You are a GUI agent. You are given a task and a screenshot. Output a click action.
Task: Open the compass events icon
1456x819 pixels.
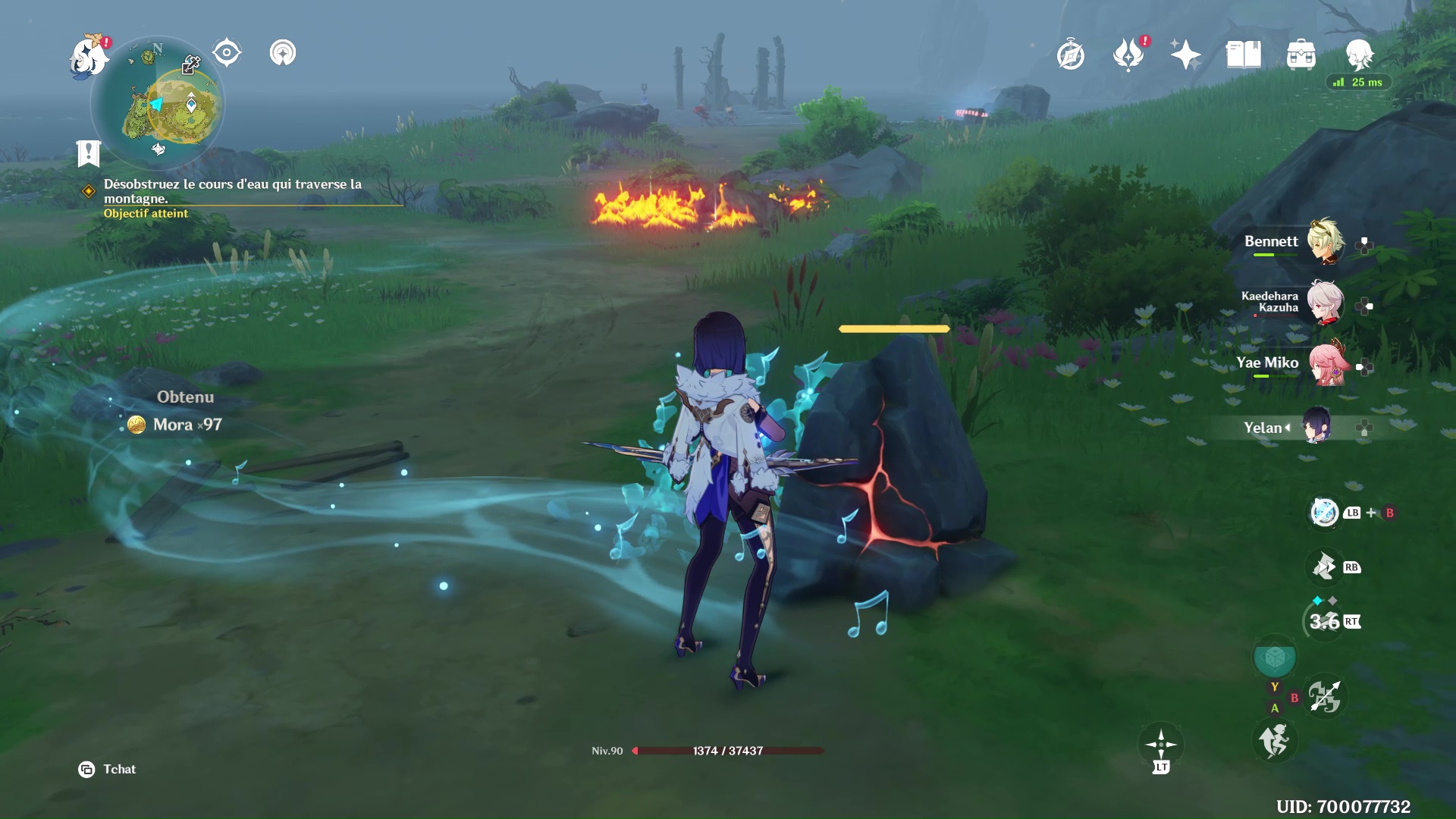pyautogui.click(x=1070, y=55)
